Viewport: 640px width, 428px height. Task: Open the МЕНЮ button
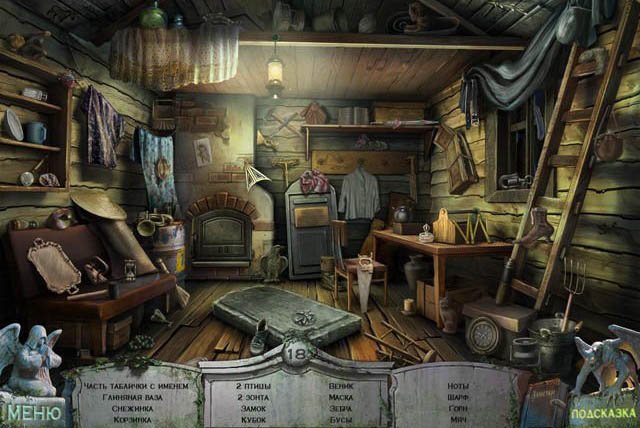pyautogui.click(x=30, y=410)
